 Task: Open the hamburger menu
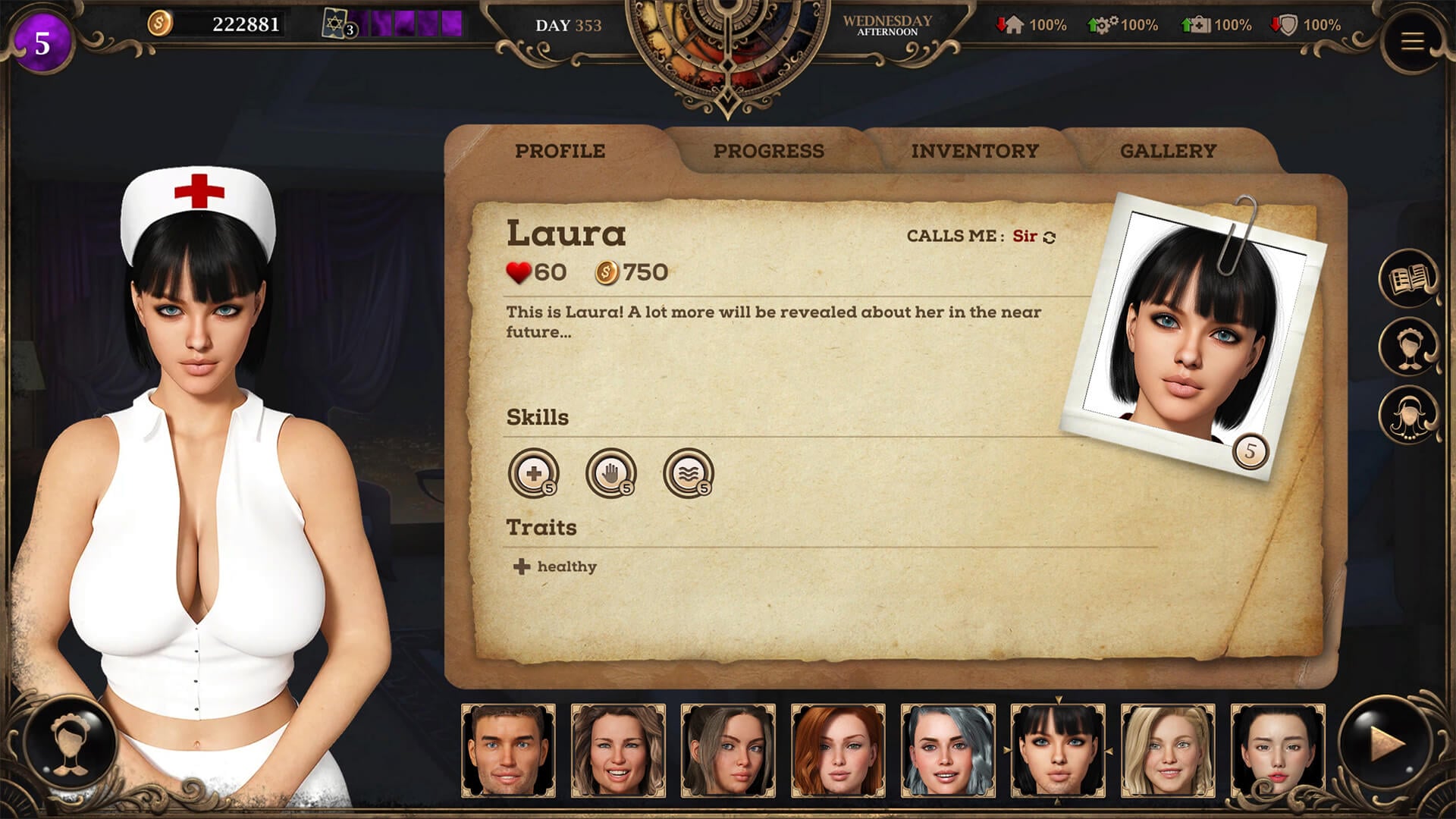coord(1411,41)
